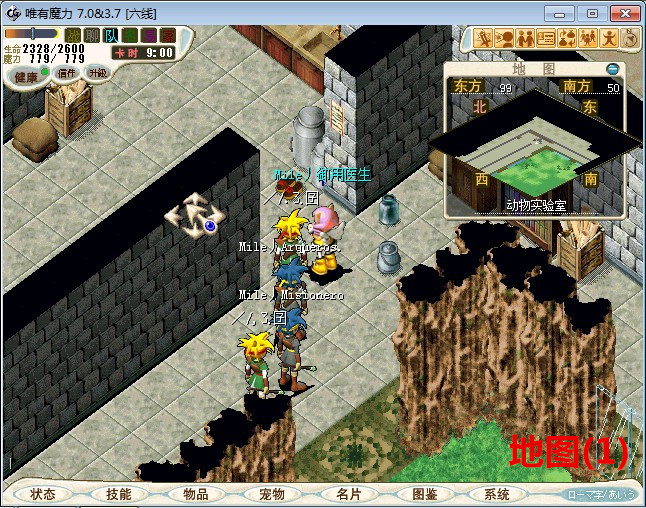Minimize the 地图 map panel
646x508 pixels.
[612, 69]
